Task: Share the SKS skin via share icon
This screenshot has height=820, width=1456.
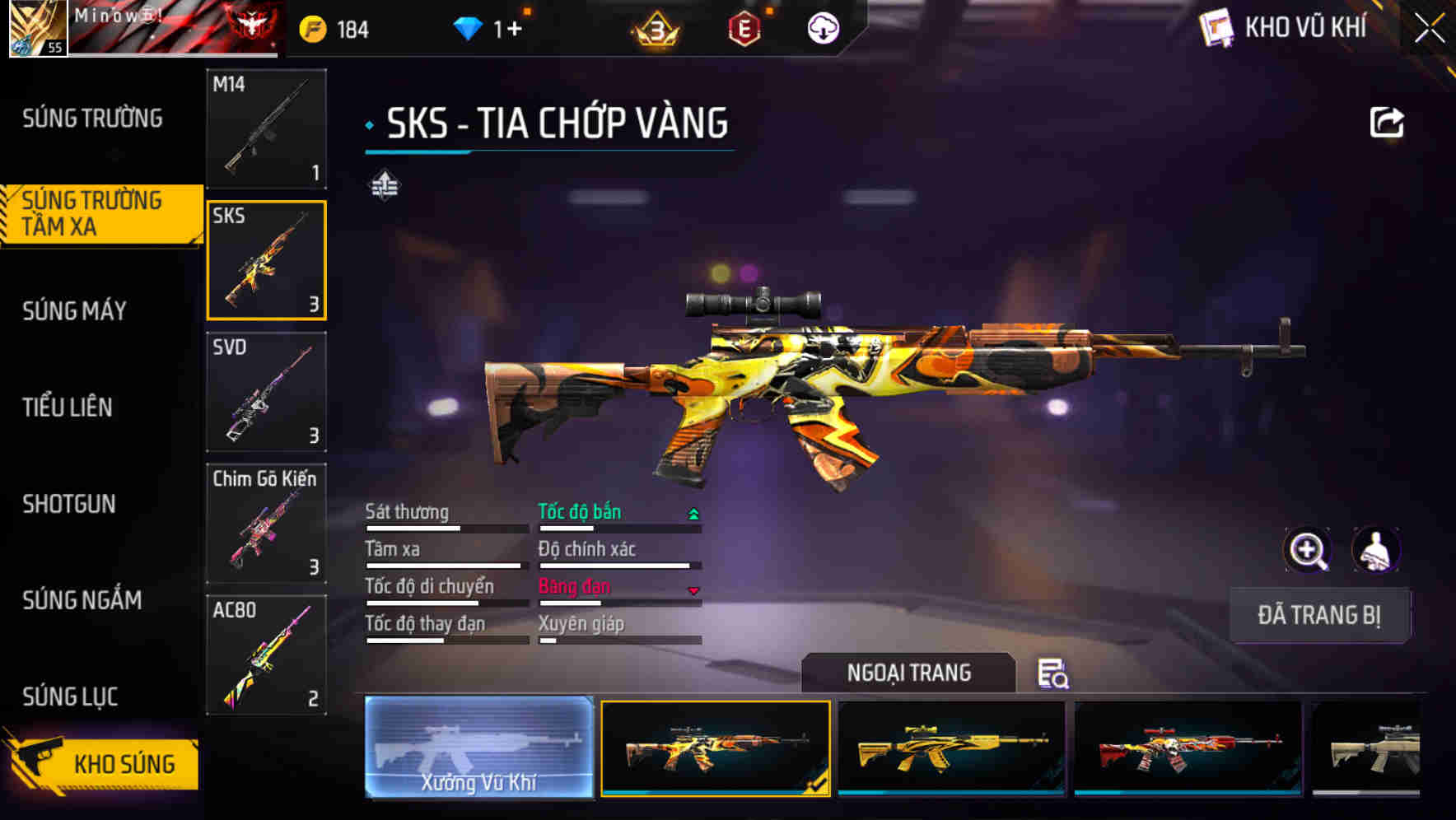Action: click(1386, 123)
